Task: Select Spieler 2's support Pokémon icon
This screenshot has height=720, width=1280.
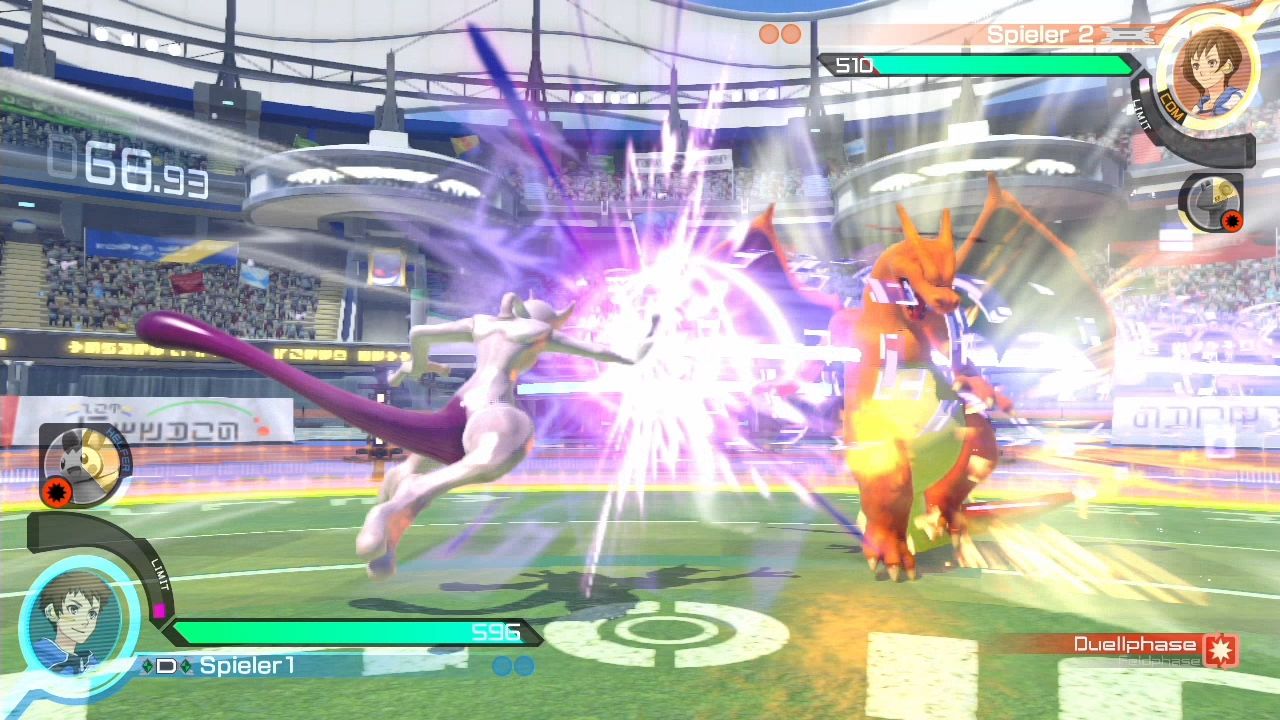Action: click(1212, 202)
